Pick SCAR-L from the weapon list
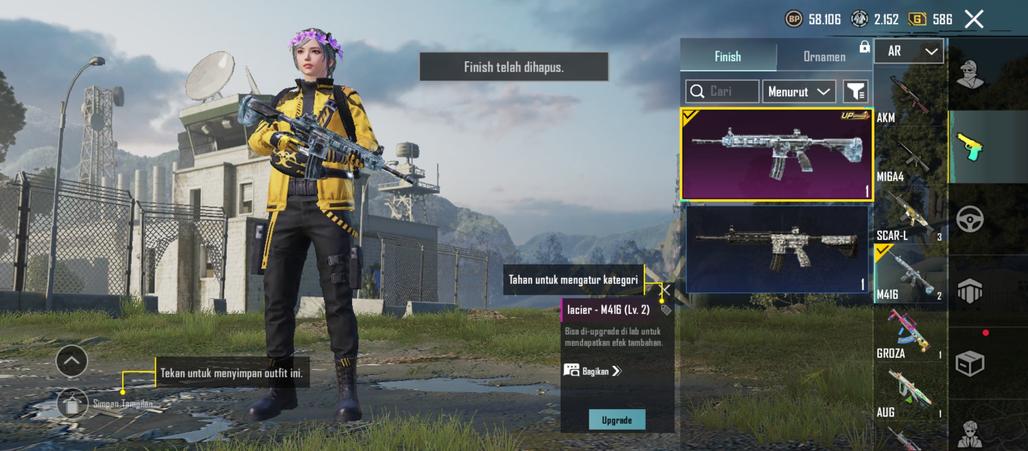The width and height of the screenshot is (1028, 451). tap(908, 216)
